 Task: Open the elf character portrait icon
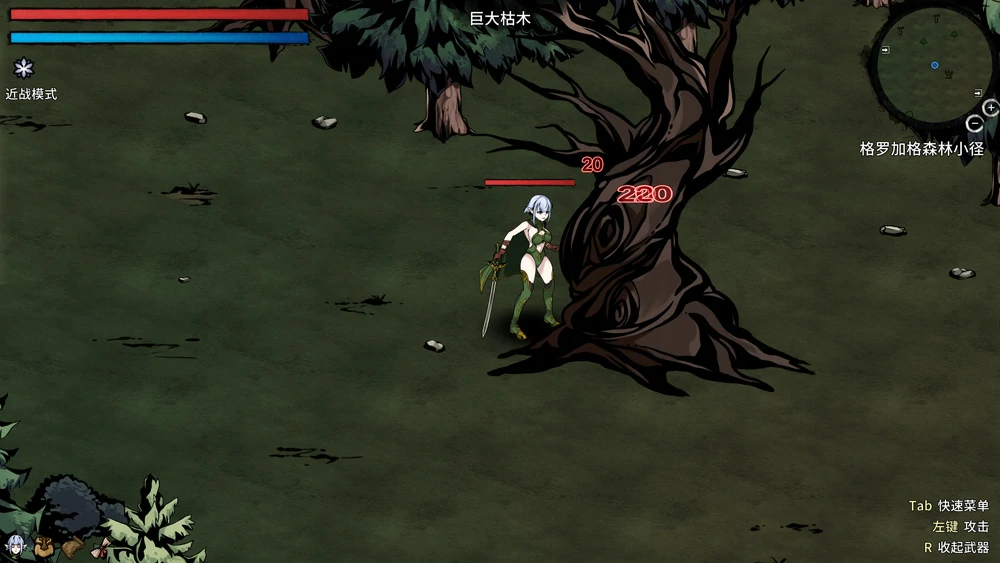[x=16, y=546]
